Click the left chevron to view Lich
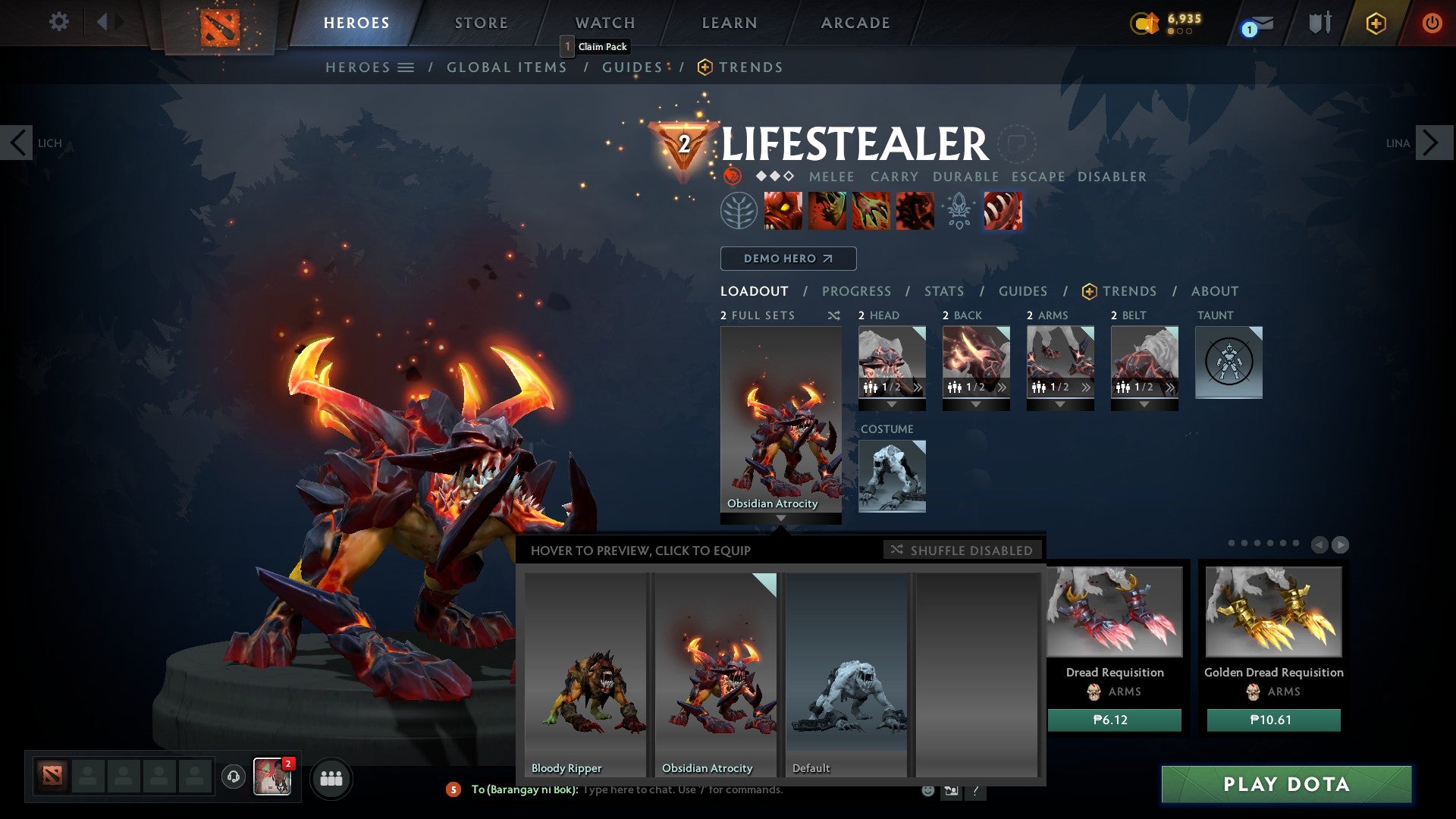Viewport: 1456px width, 819px height. [17, 143]
